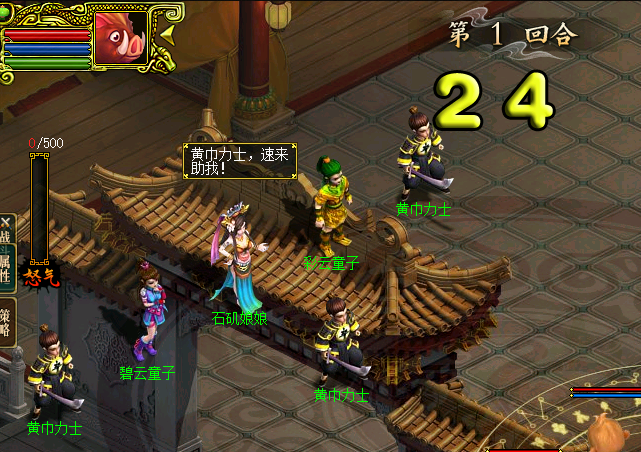
Task: Open the 策略 strategy tab
Action: click(x=6, y=320)
